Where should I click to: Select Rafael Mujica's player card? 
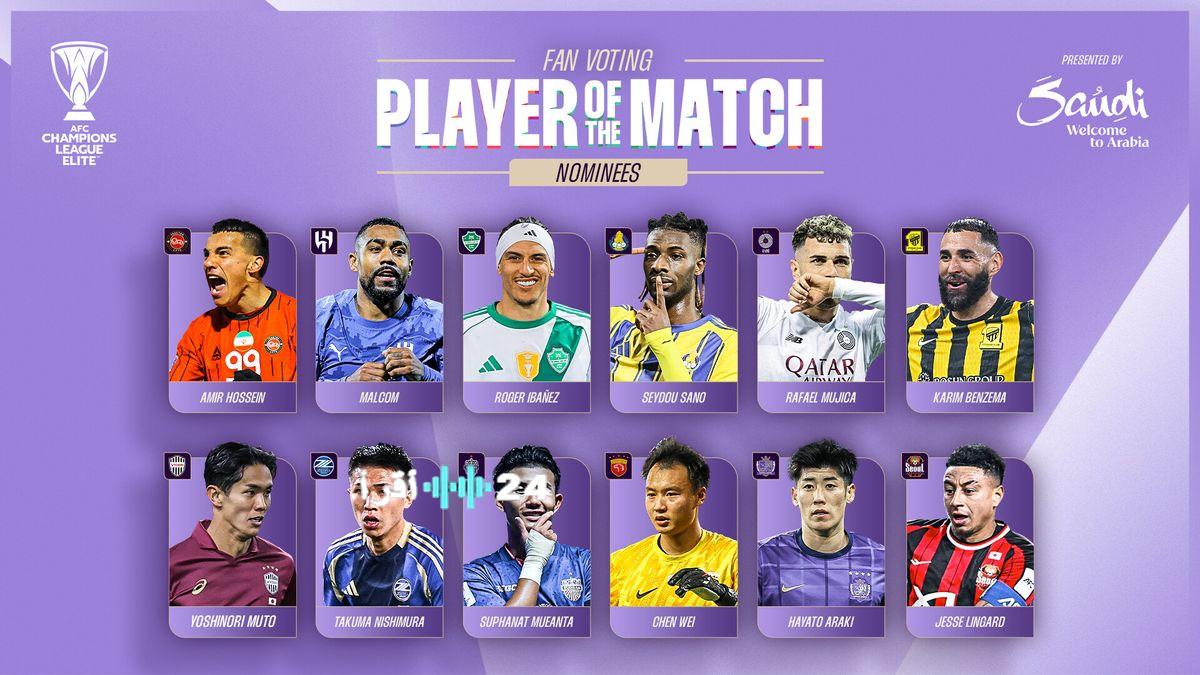[820, 320]
